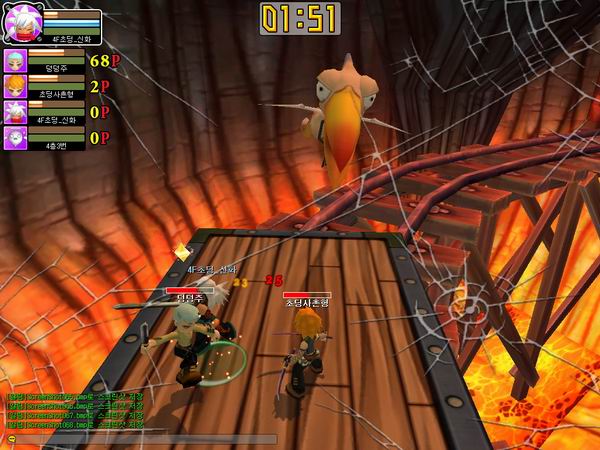Select the white-haired 4F초딩_신화 list row

click(48, 113)
